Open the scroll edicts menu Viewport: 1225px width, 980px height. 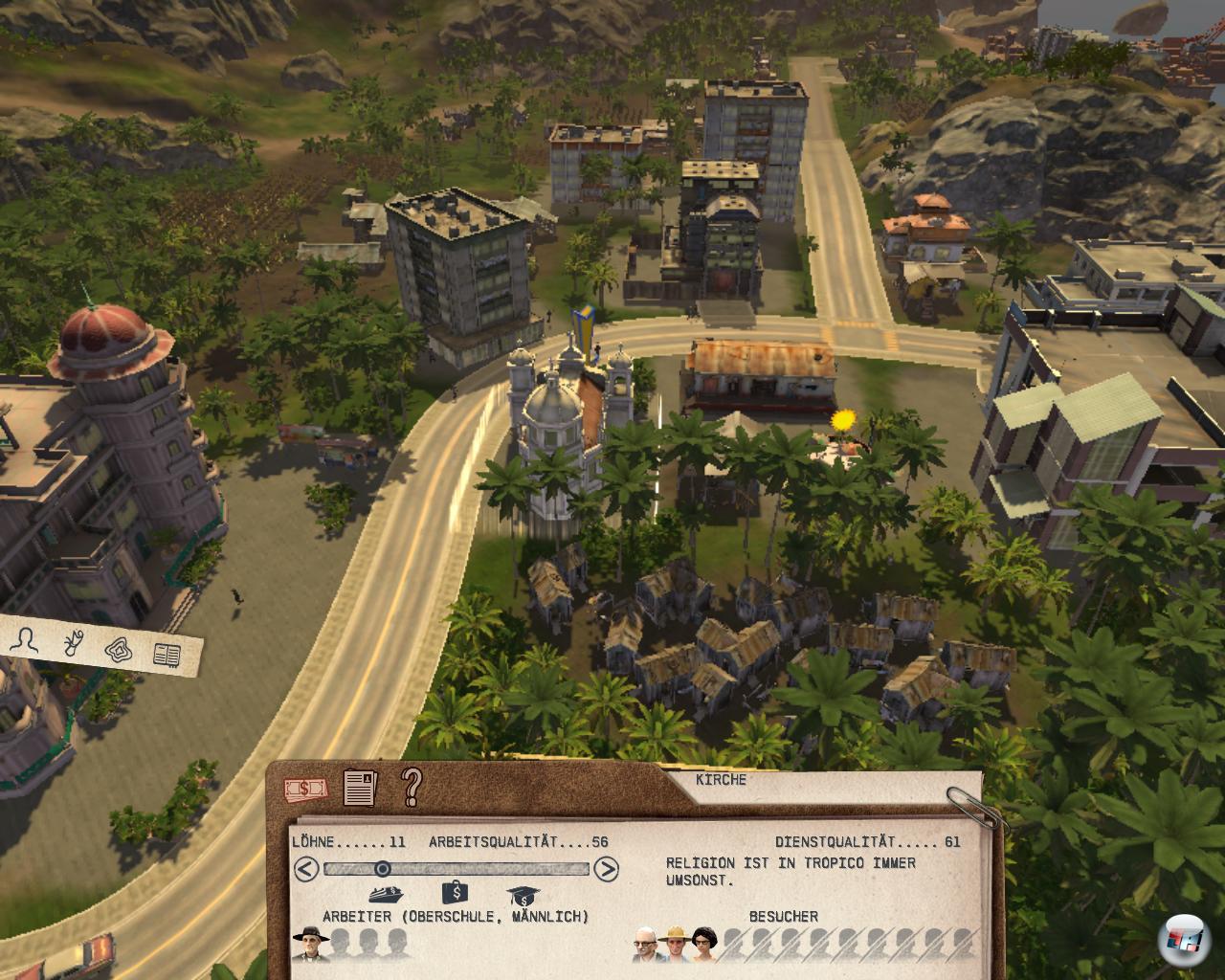[x=72, y=644]
